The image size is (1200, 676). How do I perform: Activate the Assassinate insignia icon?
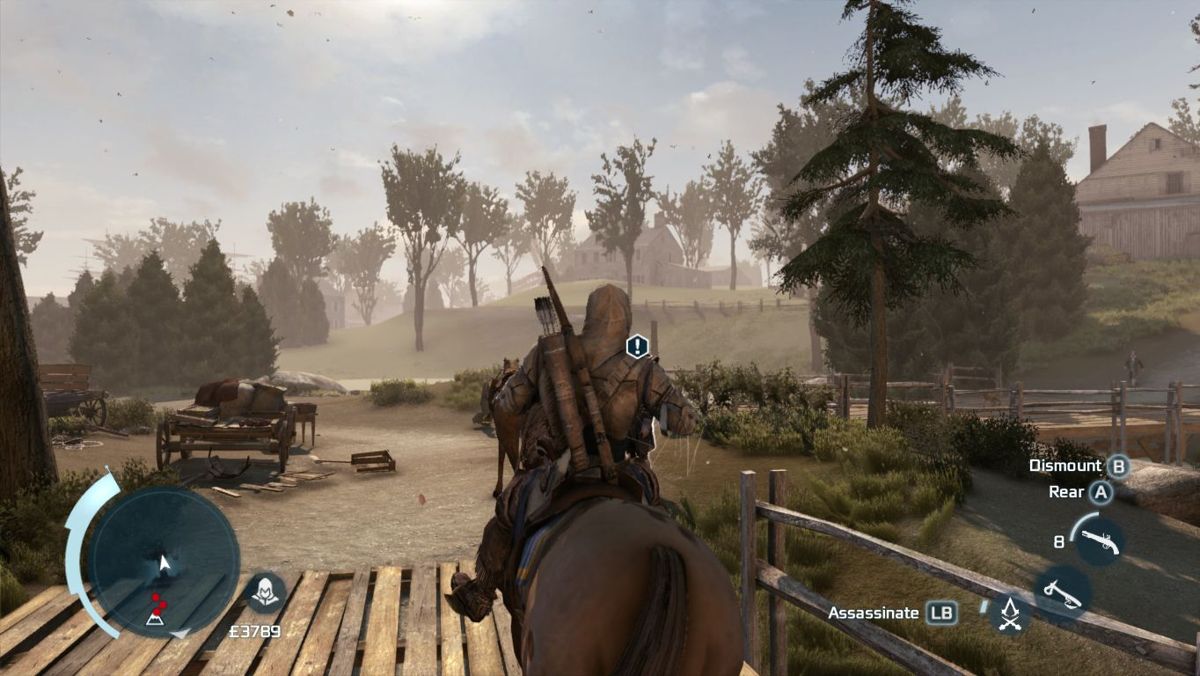[1009, 613]
